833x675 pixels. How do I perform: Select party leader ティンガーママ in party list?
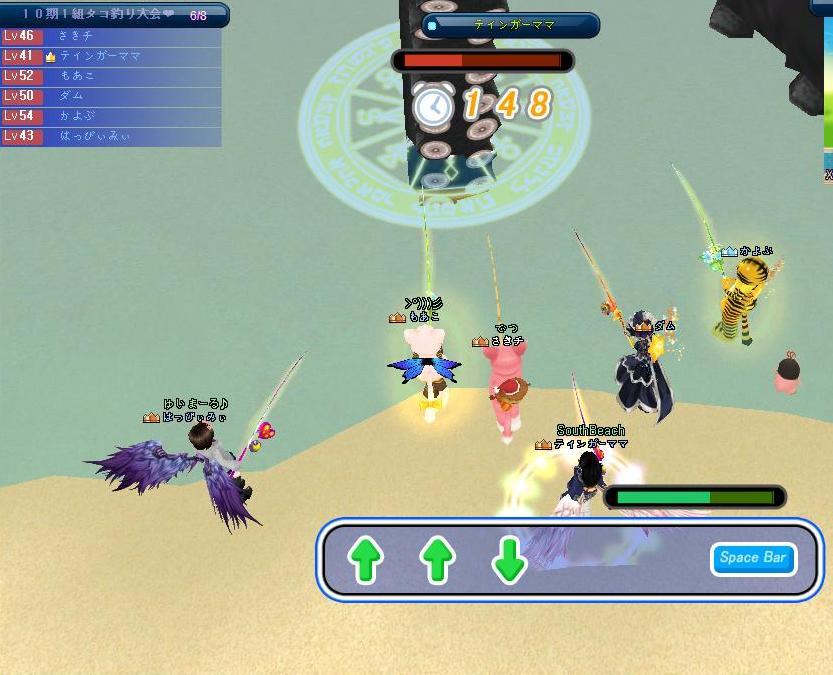point(110,56)
